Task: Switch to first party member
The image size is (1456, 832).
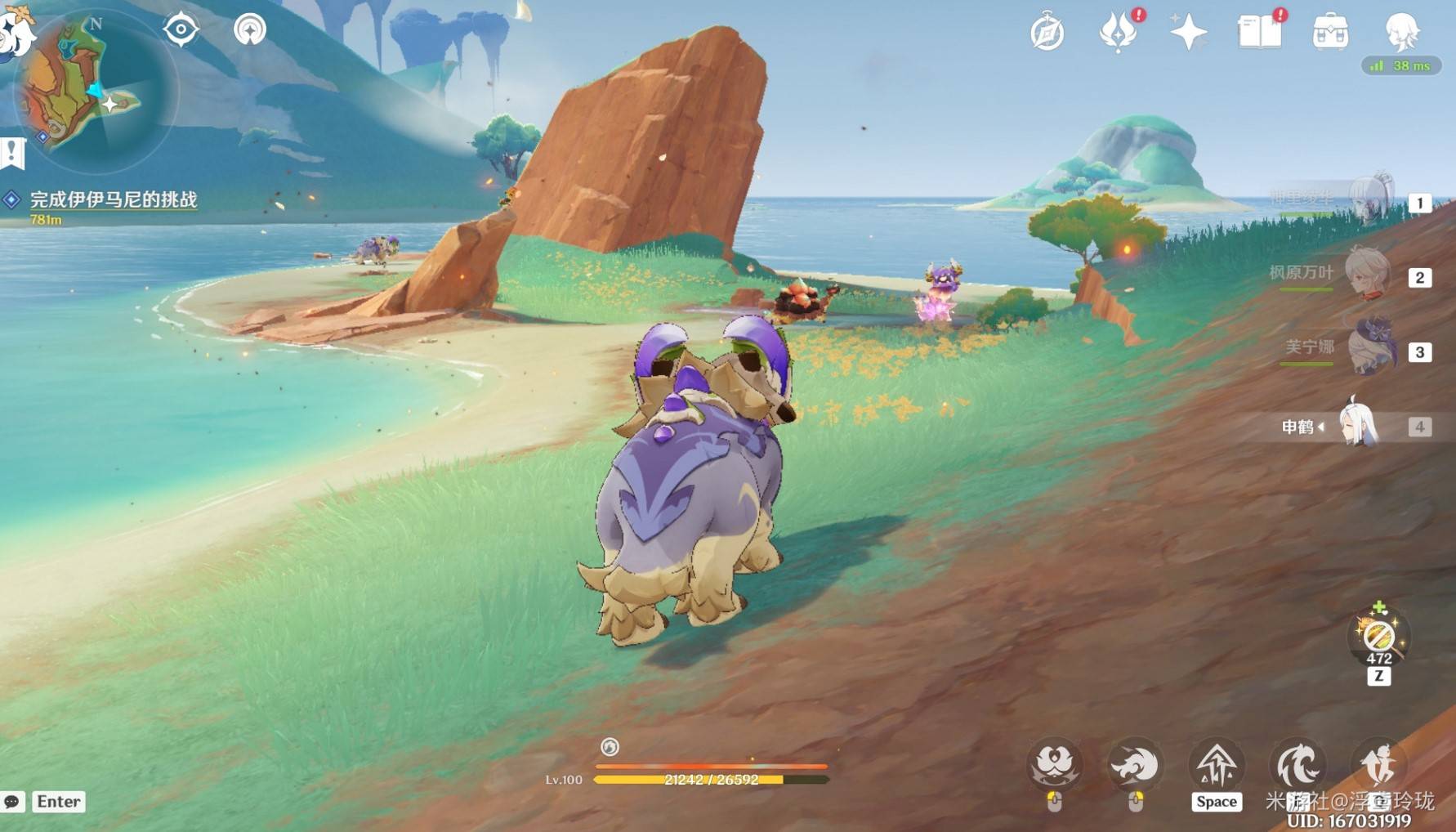Action: tap(1371, 200)
